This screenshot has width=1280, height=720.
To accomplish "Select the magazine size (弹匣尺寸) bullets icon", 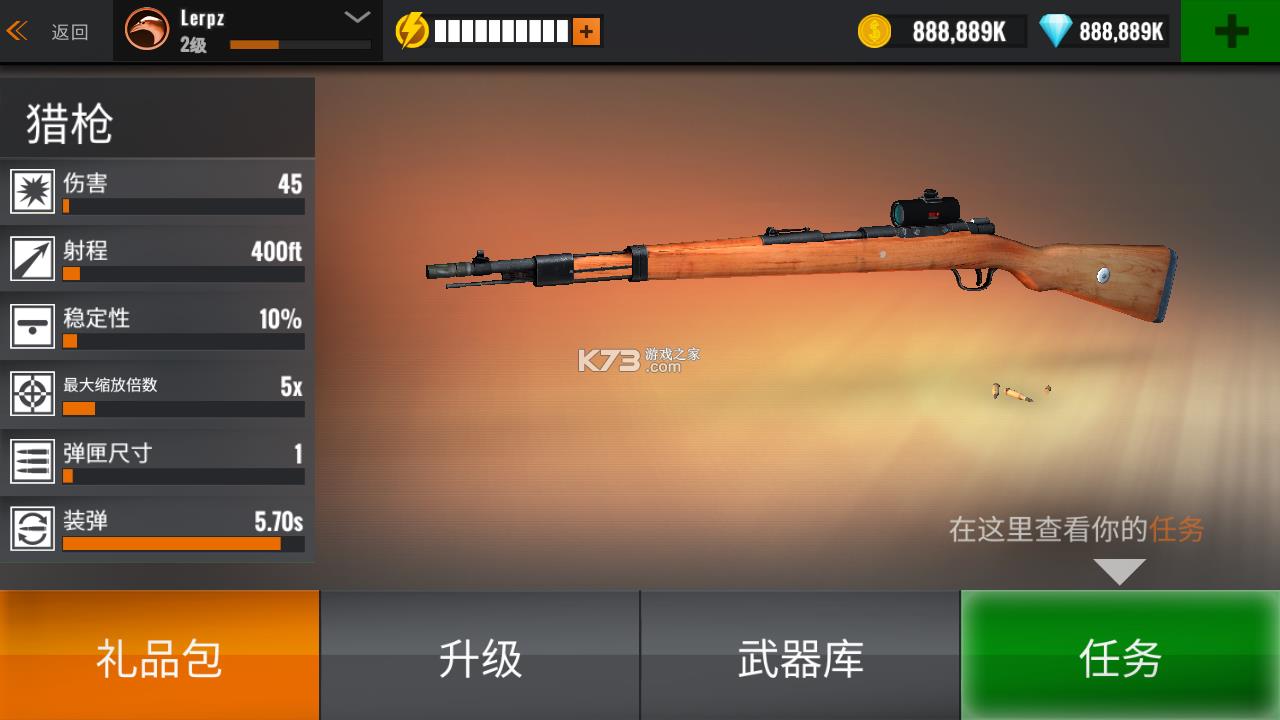I will click(x=33, y=460).
